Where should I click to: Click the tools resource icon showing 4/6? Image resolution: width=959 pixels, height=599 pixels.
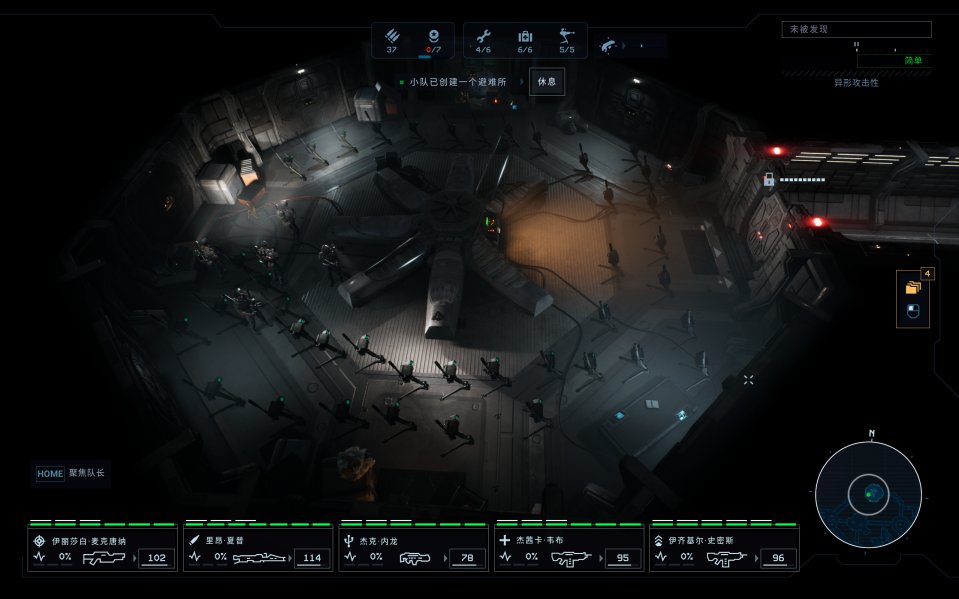click(x=483, y=35)
